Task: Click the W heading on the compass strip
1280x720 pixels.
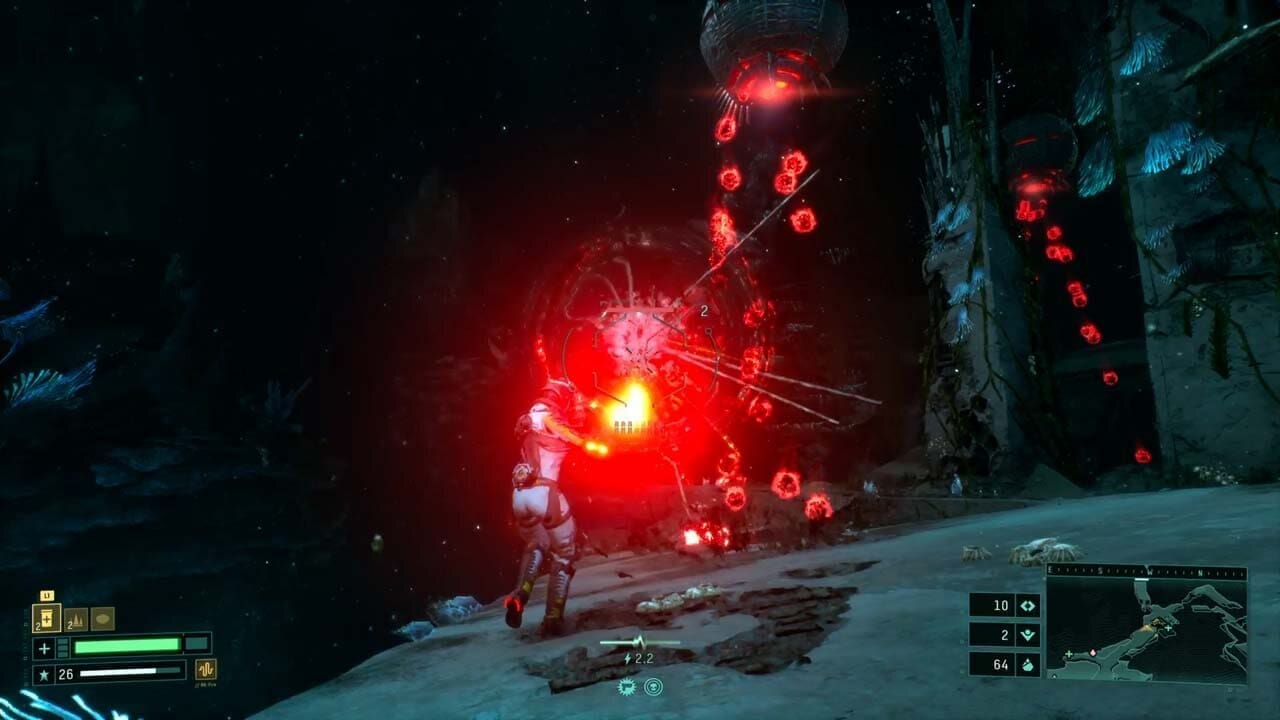Action: pyautogui.click(x=1149, y=571)
